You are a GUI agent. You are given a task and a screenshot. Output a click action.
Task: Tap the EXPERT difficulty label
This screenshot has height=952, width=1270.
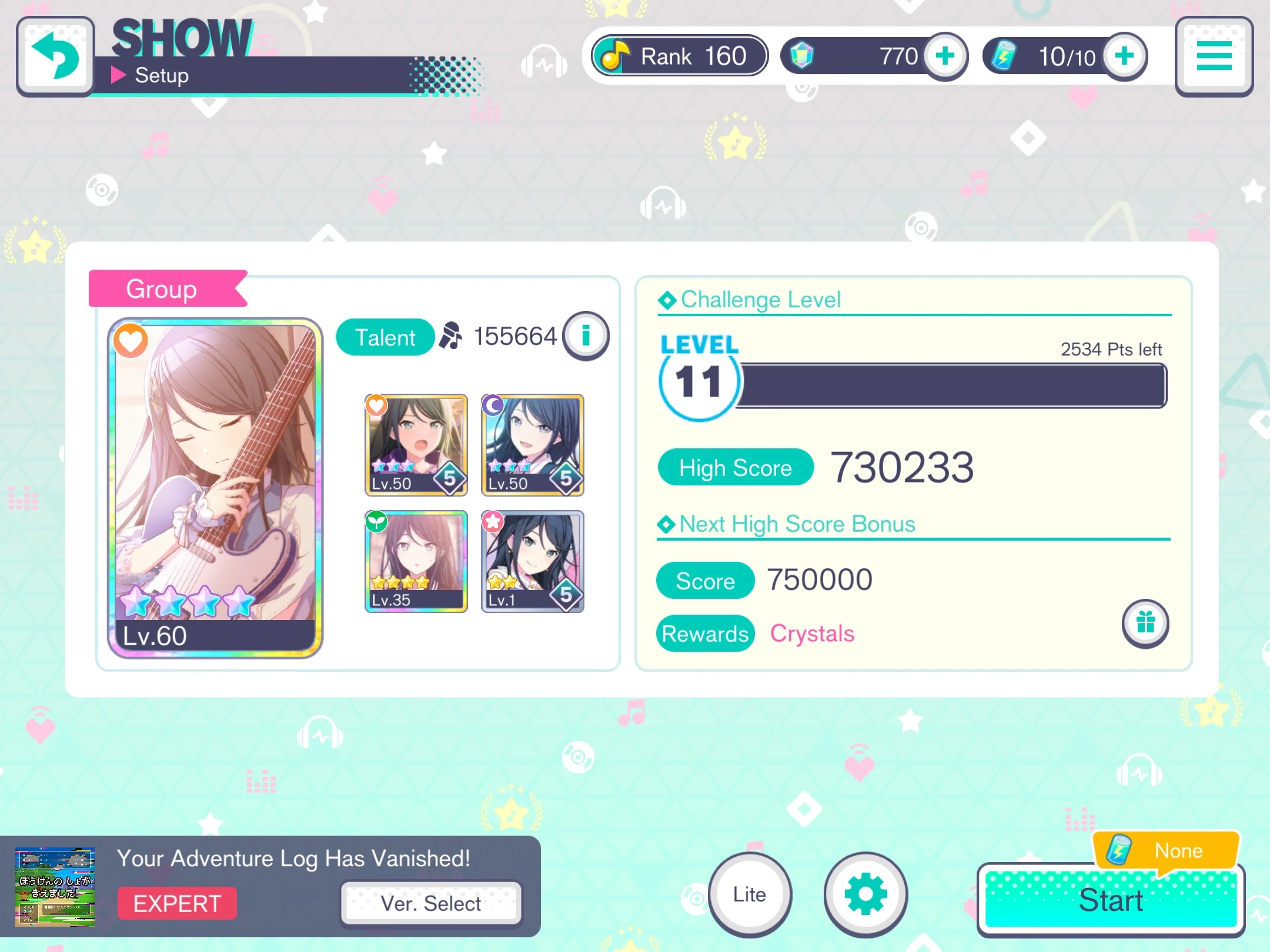coord(176,903)
